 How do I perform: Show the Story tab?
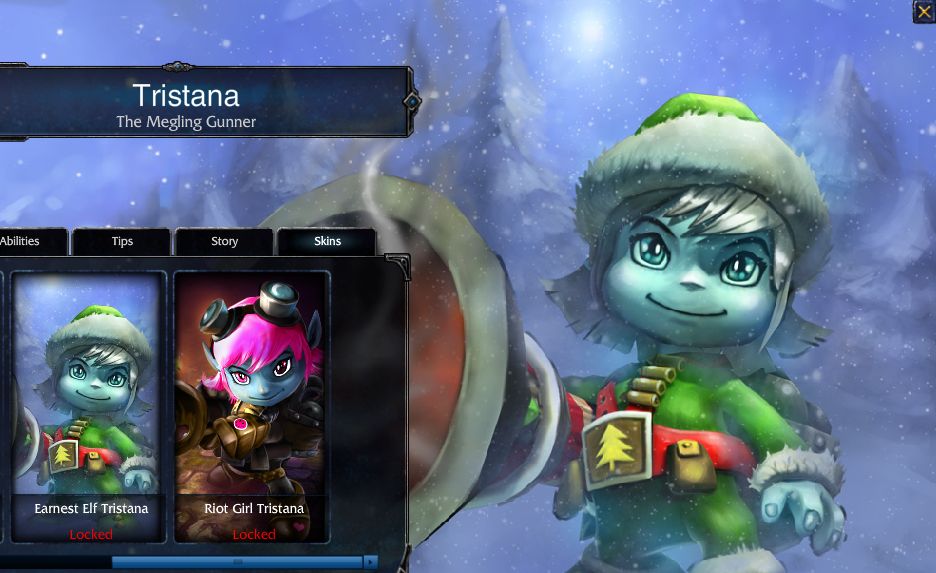(x=224, y=242)
